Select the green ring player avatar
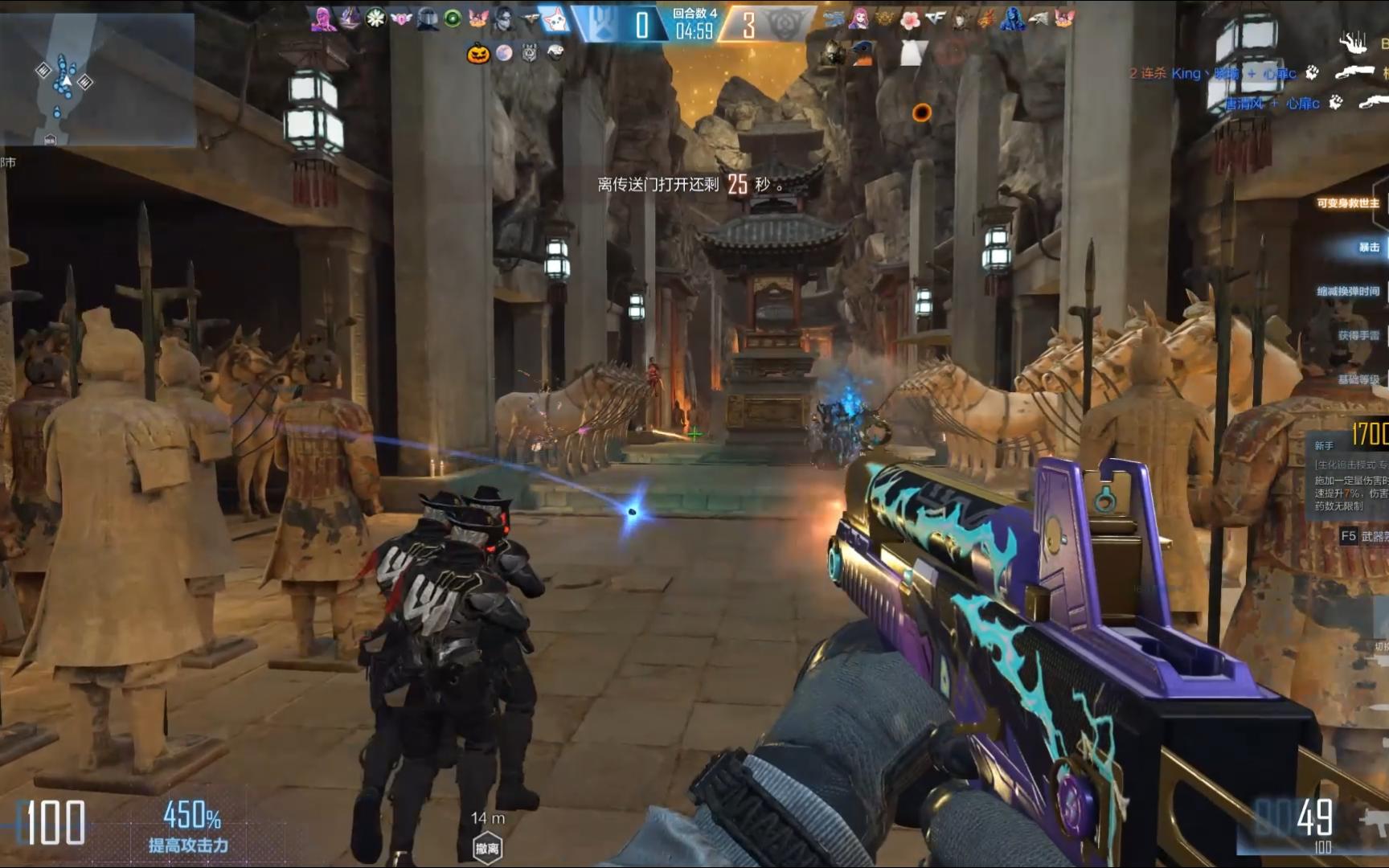This screenshot has height=868, width=1389. (453, 18)
